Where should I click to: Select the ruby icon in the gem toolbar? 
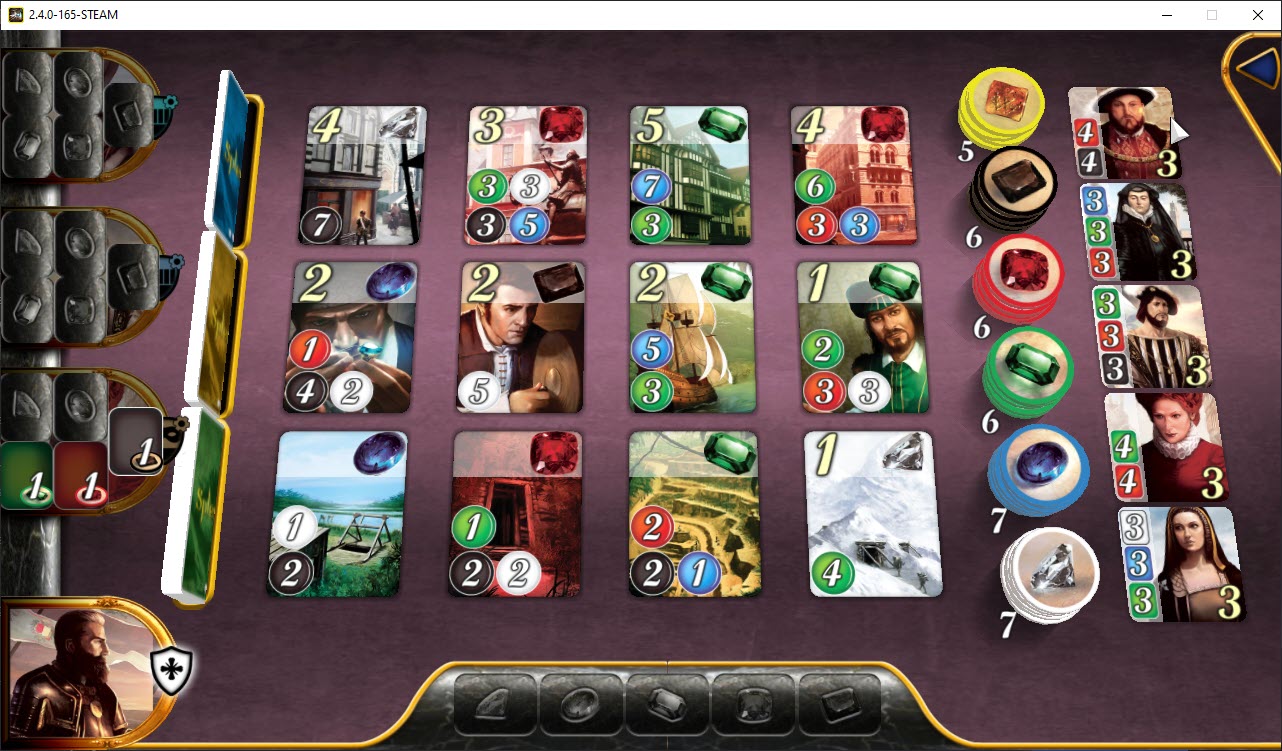click(x=755, y=703)
